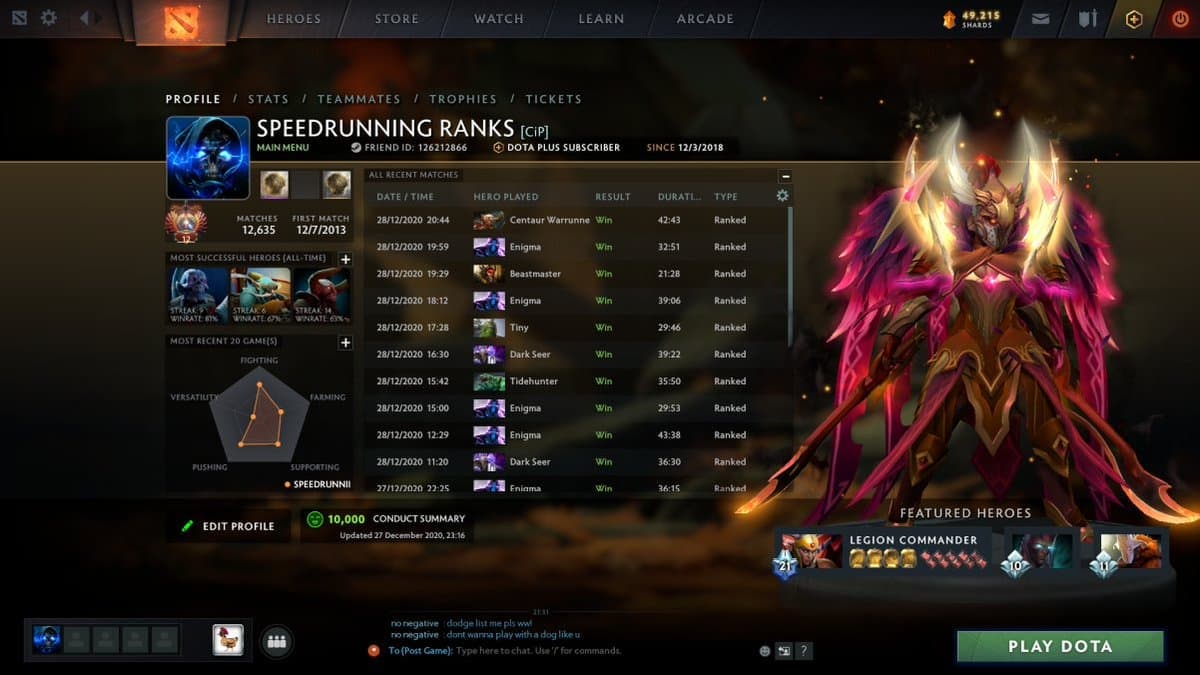
Task: Switch to the Tickets tab
Action: [x=553, y=99]
